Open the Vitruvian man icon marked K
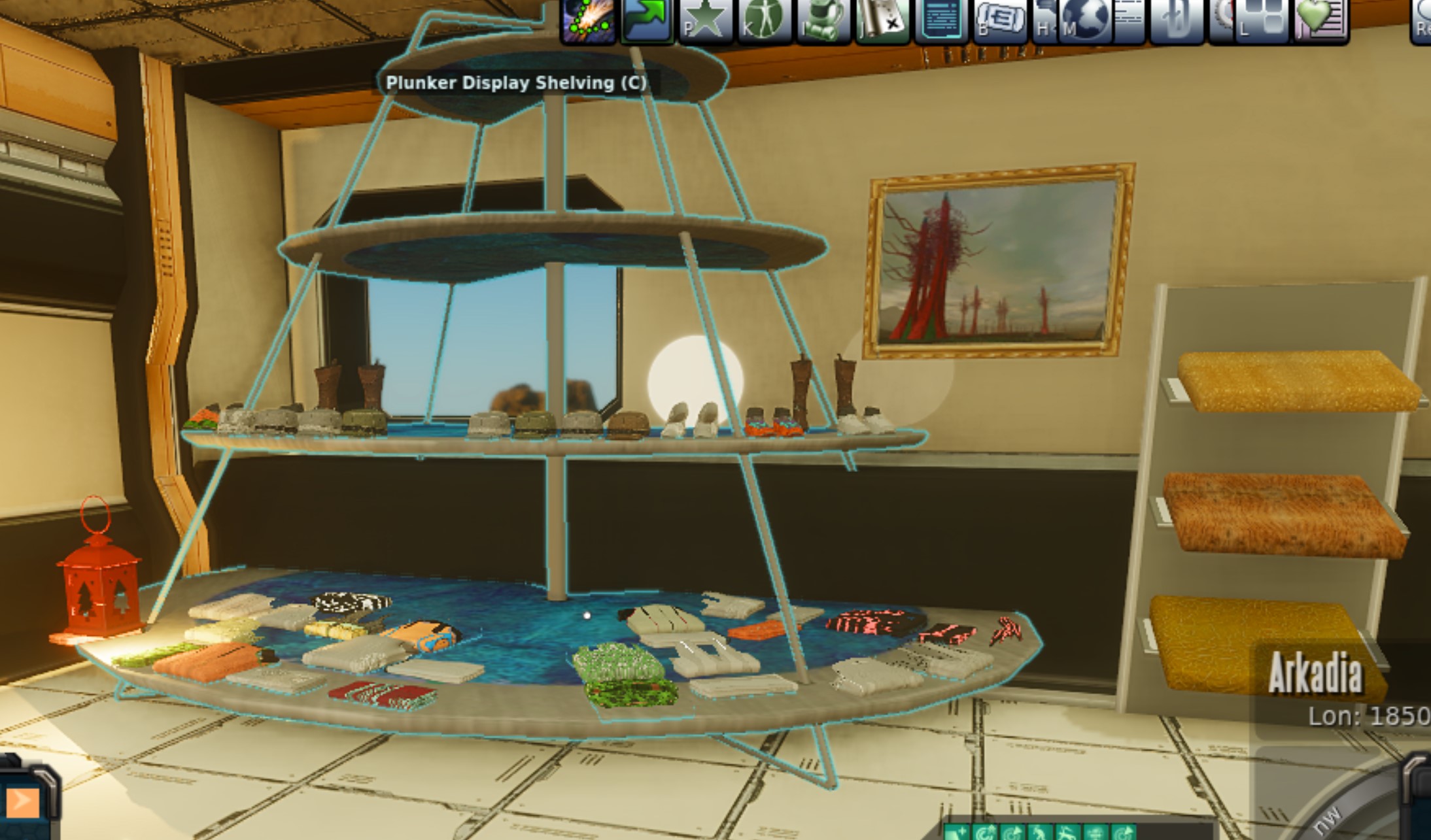 point(764,20)
